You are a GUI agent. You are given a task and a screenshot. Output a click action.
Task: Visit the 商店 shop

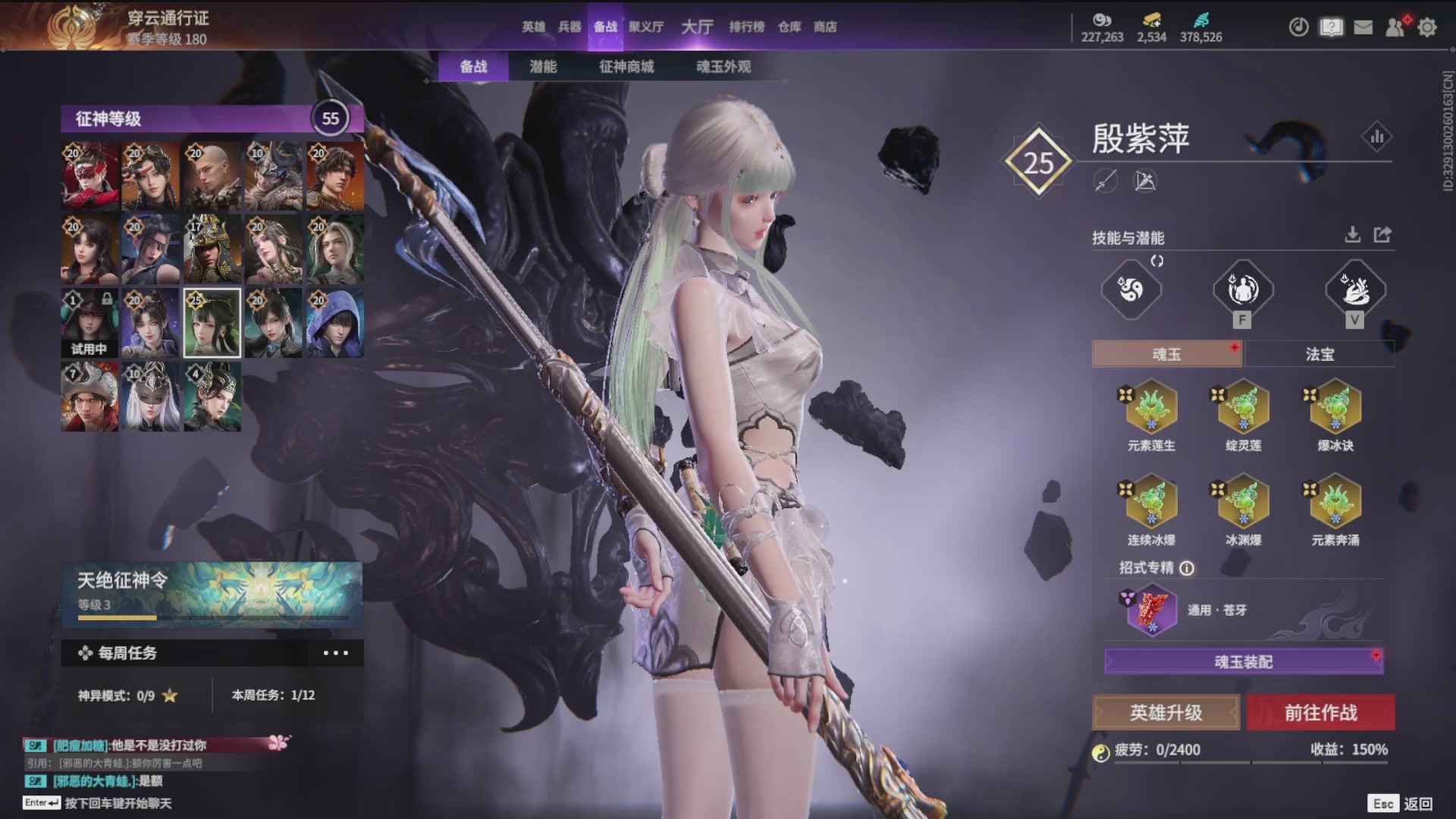[825, 27]
